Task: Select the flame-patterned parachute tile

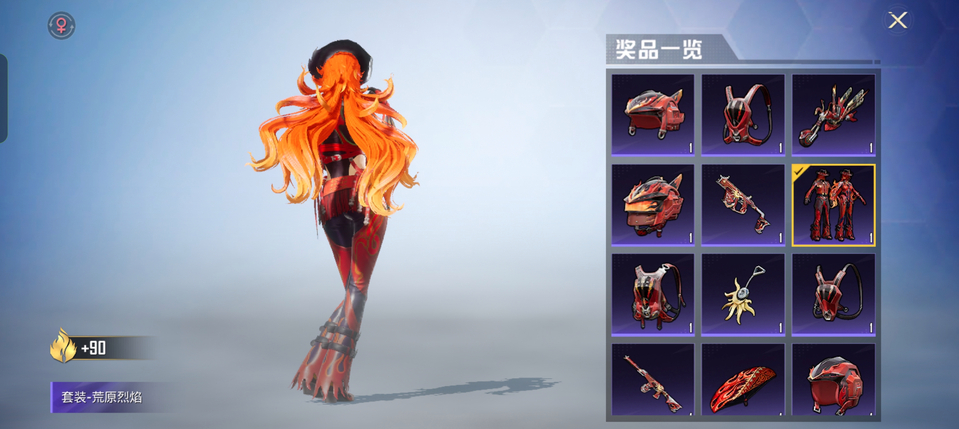Action: click(744, 381)
